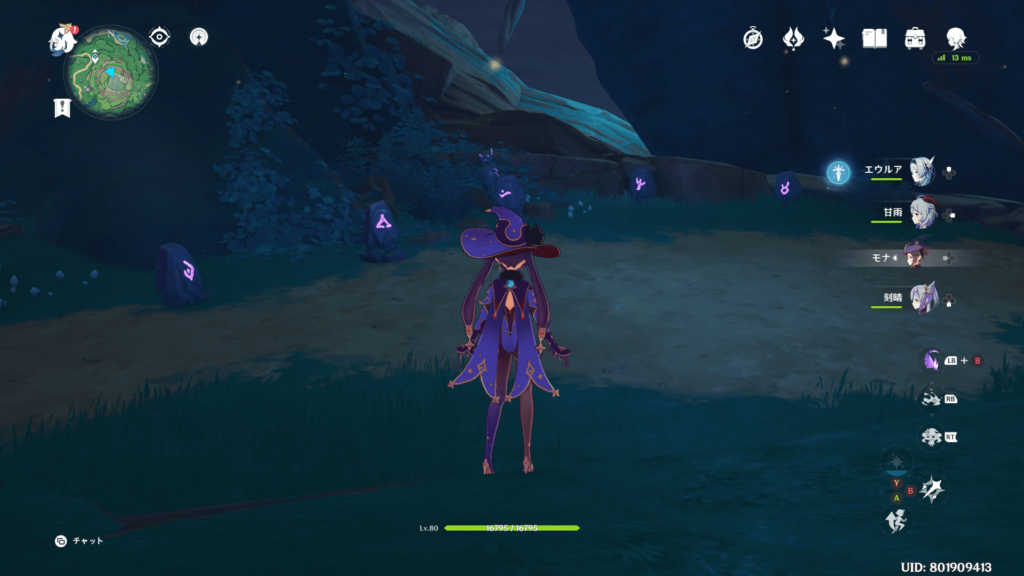The image size is (1024, 576).
Task: Activate Eula's glowing elemental burst icon
Action: click(x=838, y=173)
